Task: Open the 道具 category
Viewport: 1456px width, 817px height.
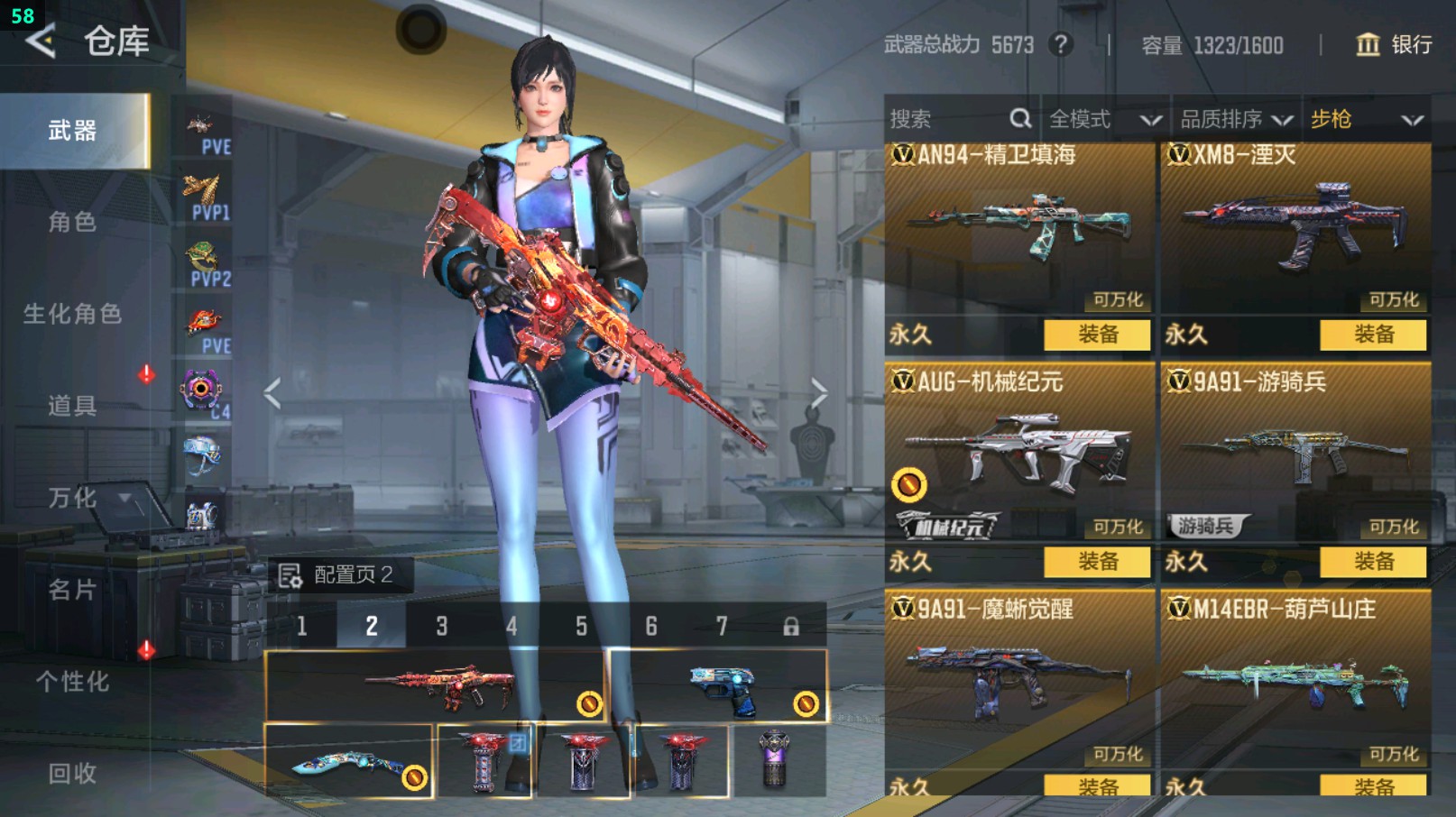Action: (x=72, y=406)
